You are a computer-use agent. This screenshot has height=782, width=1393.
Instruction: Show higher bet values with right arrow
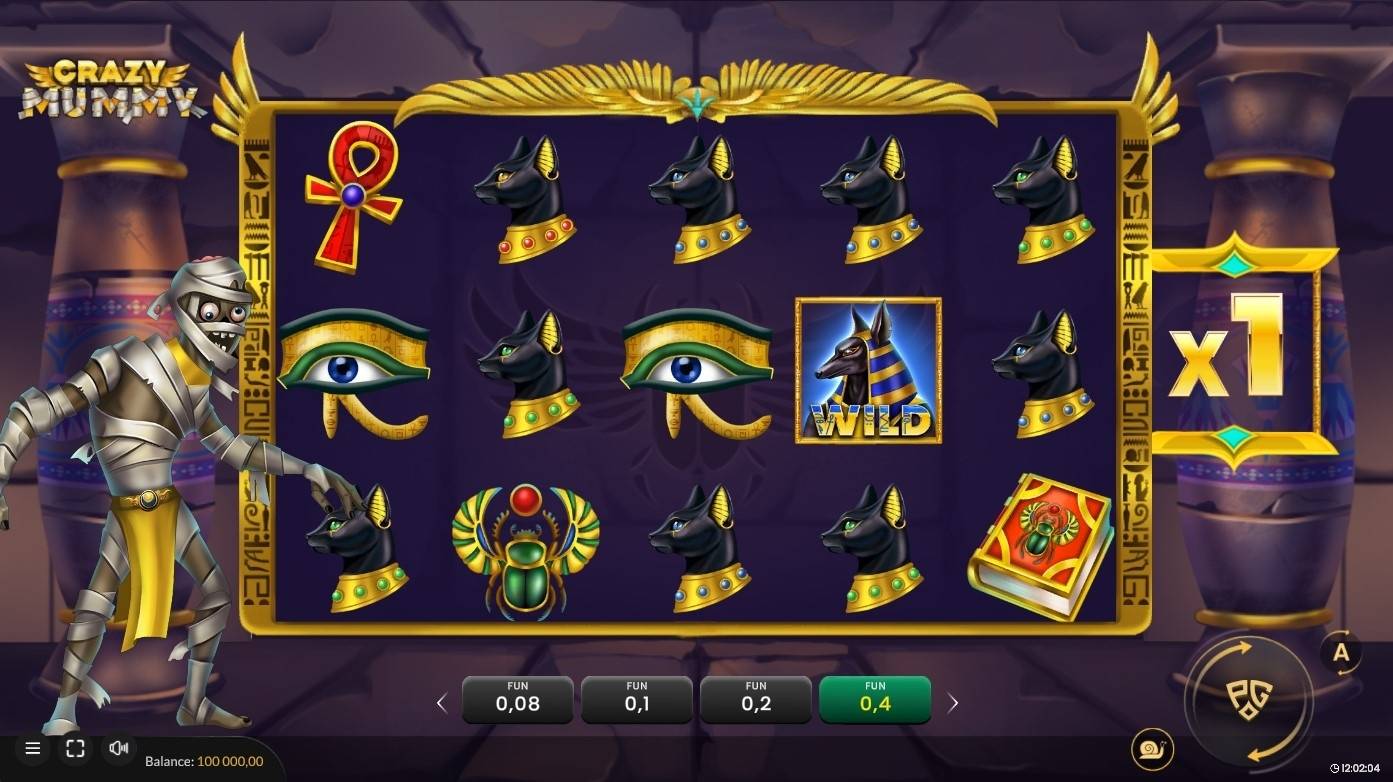(952, 703)
